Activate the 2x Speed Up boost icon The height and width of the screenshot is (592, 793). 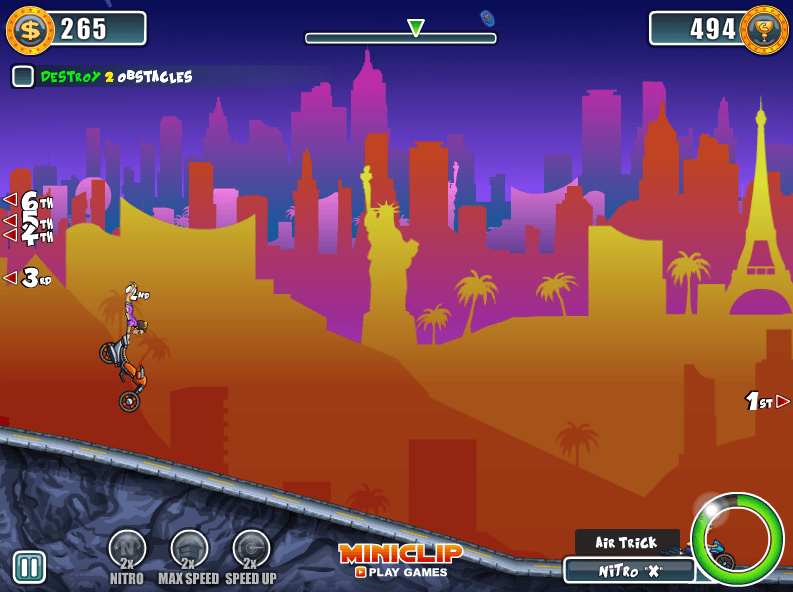point(251,549)
